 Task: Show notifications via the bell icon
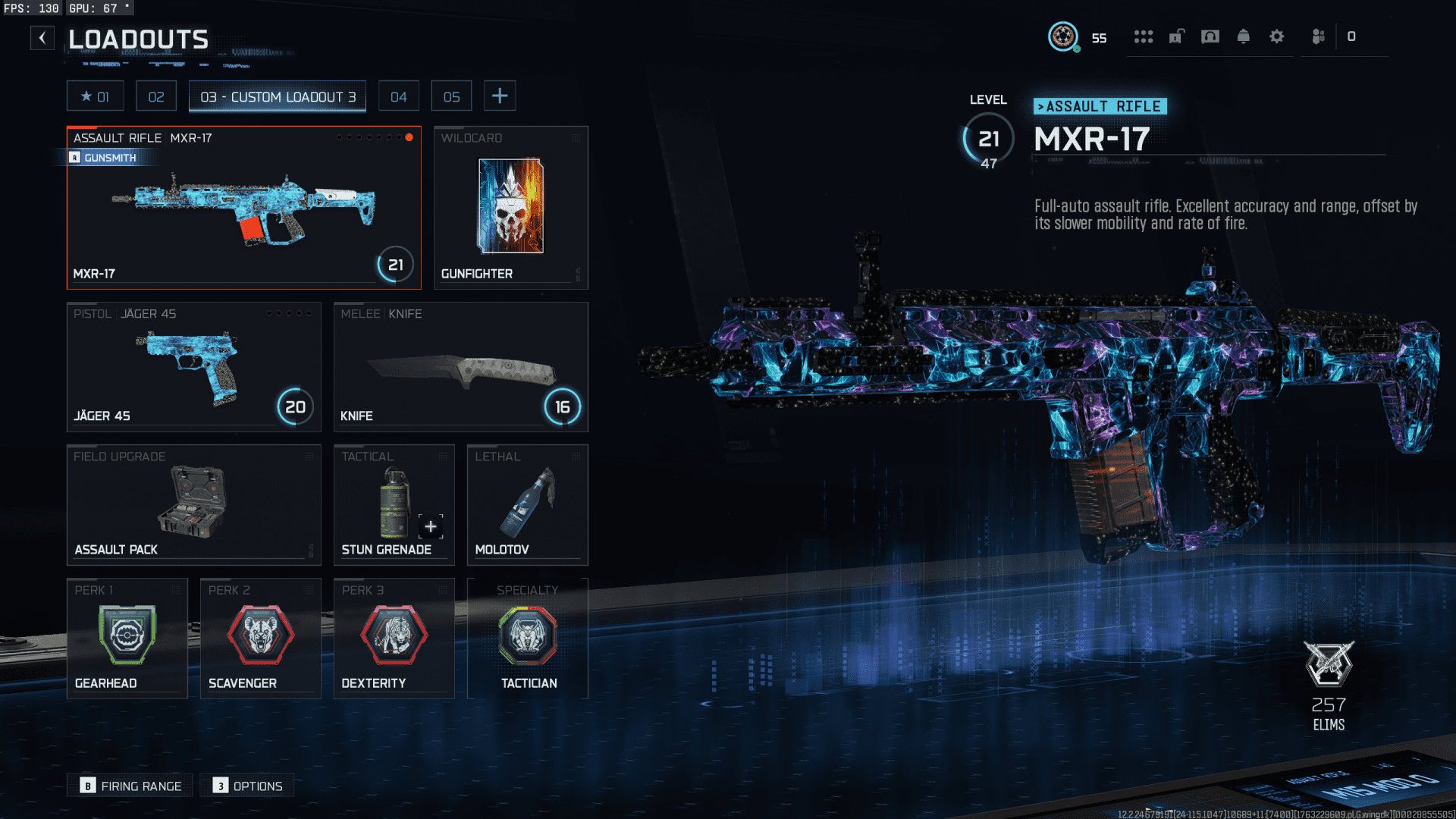click(x=1244, y=36)
